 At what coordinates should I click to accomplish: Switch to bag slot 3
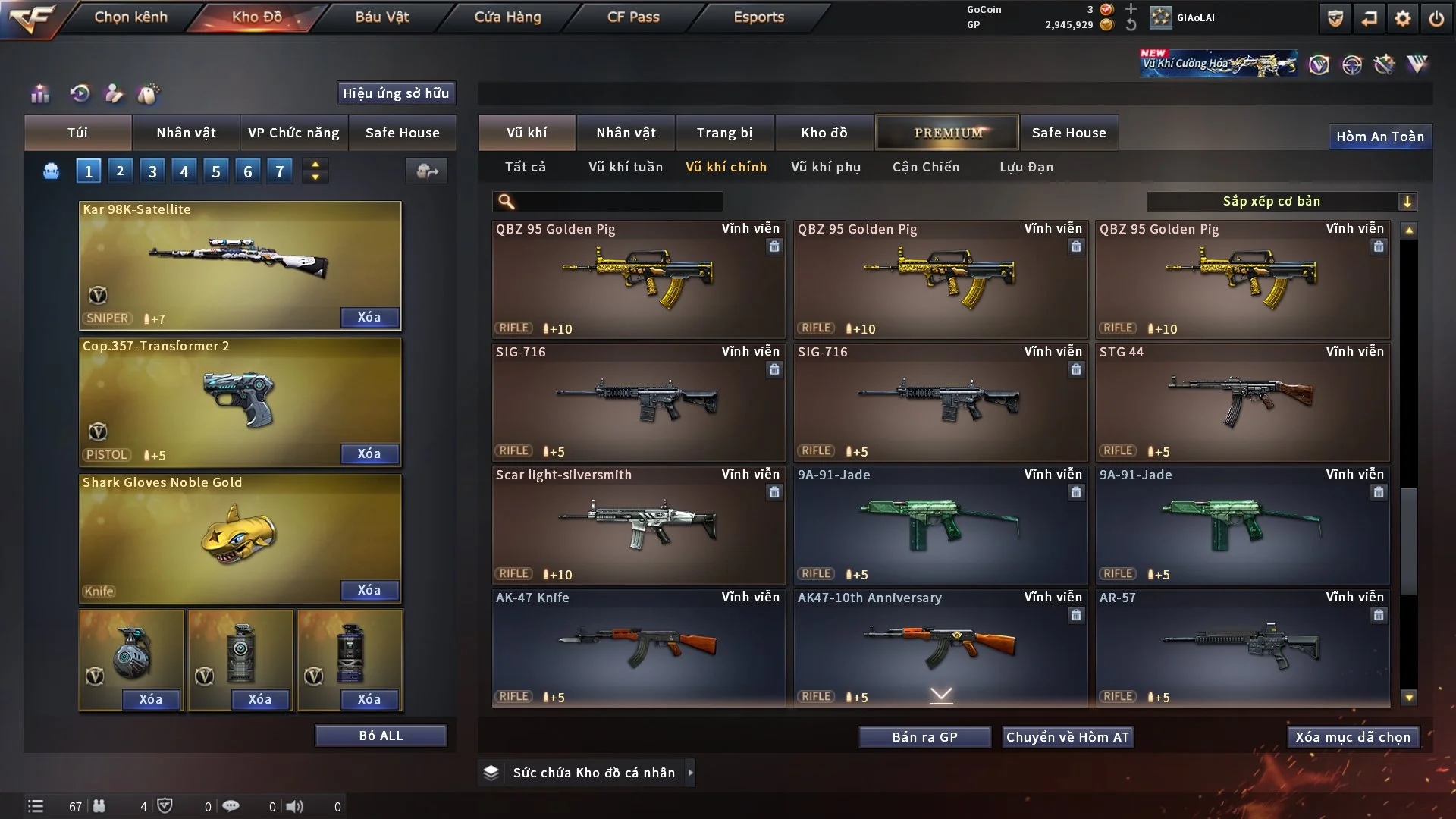[x=152, y=171]
